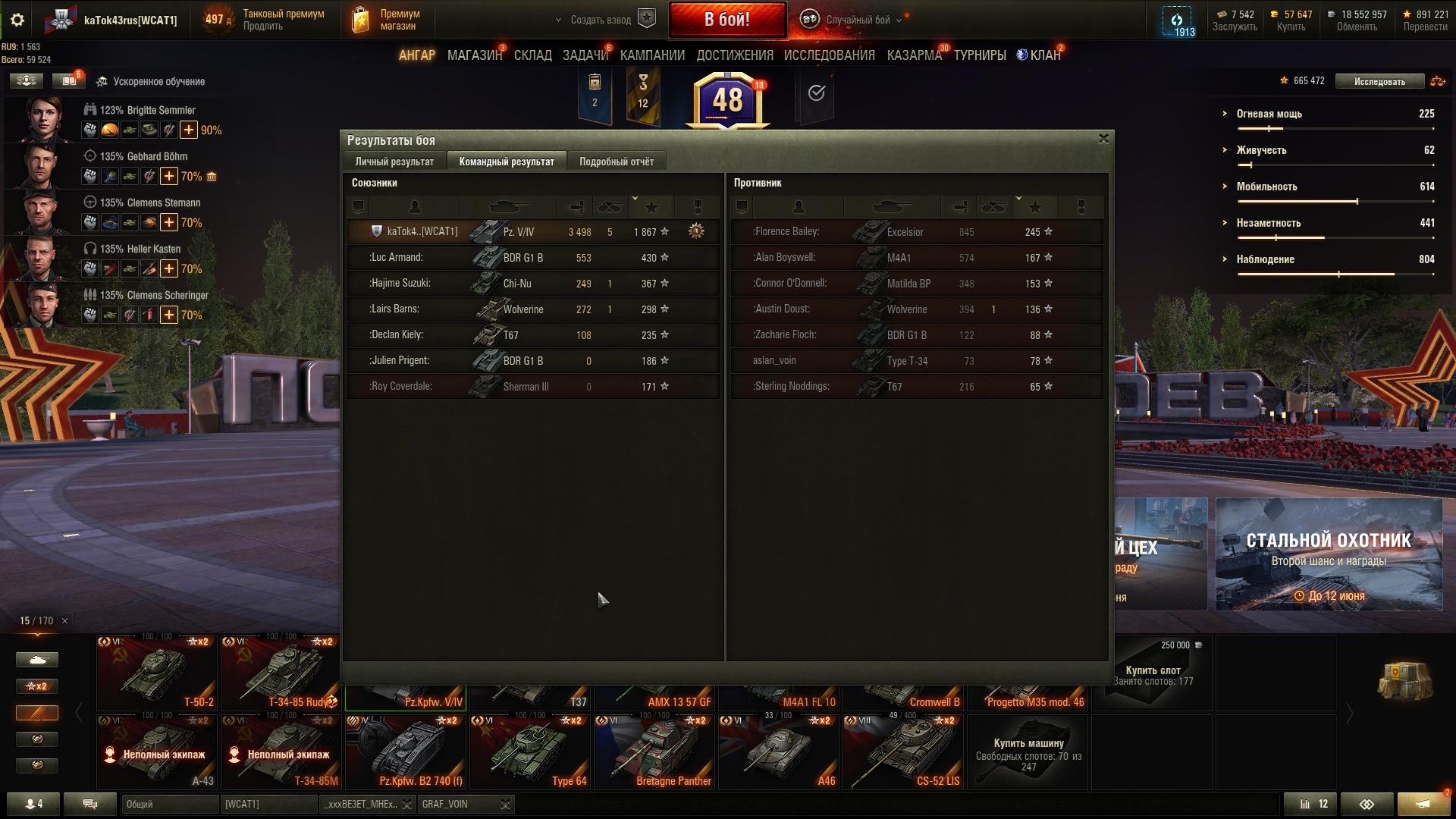This screenshot has width=1456, height=819.
Task: Open Settings via the gear icon
Action: pyautogui.click(x=17, y=20)
